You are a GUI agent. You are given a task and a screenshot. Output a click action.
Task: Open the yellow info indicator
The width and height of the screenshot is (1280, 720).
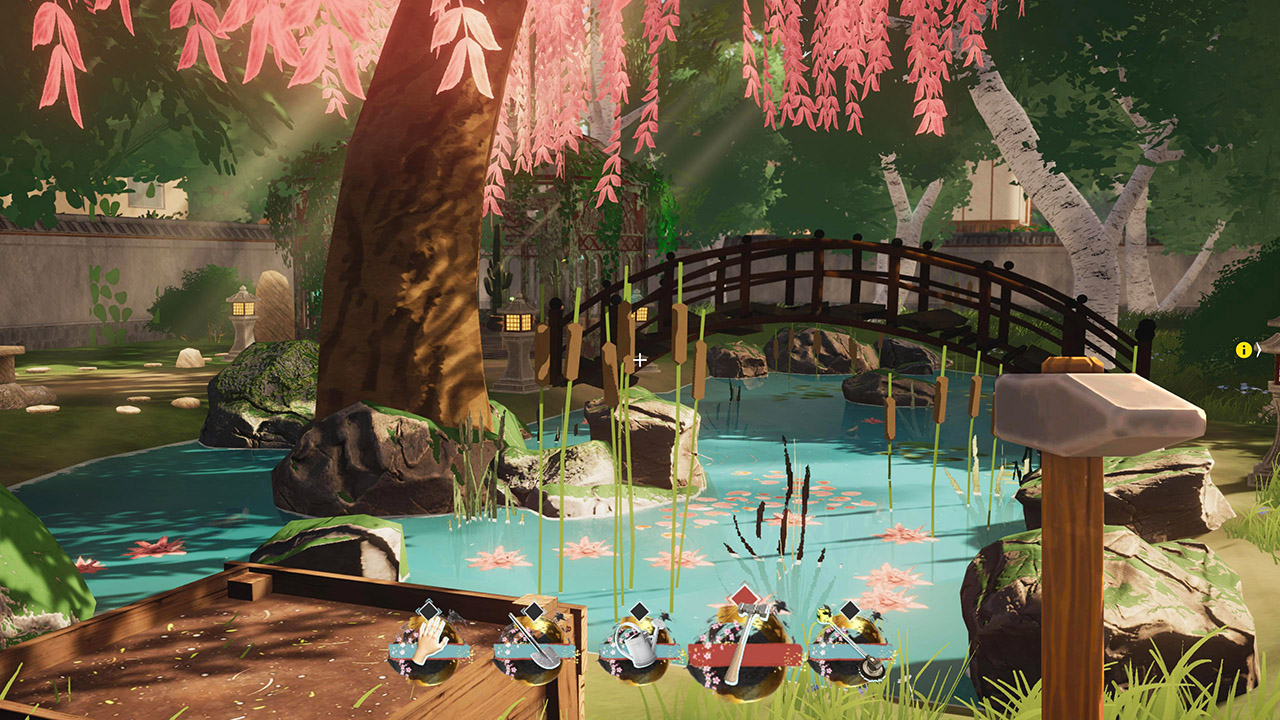[1243, 349]
